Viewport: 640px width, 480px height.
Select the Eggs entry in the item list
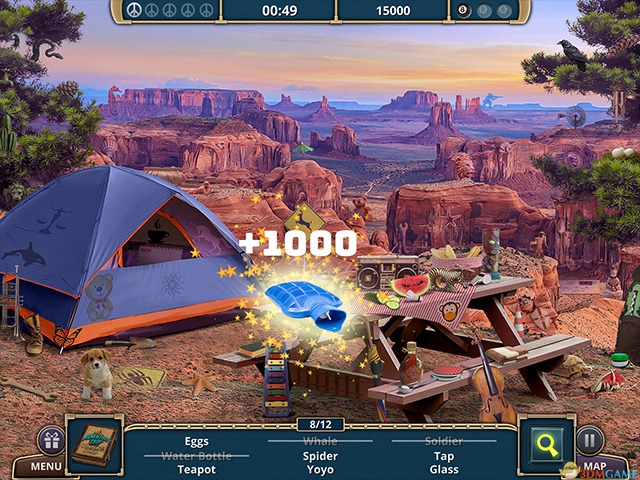pos(197,440)
